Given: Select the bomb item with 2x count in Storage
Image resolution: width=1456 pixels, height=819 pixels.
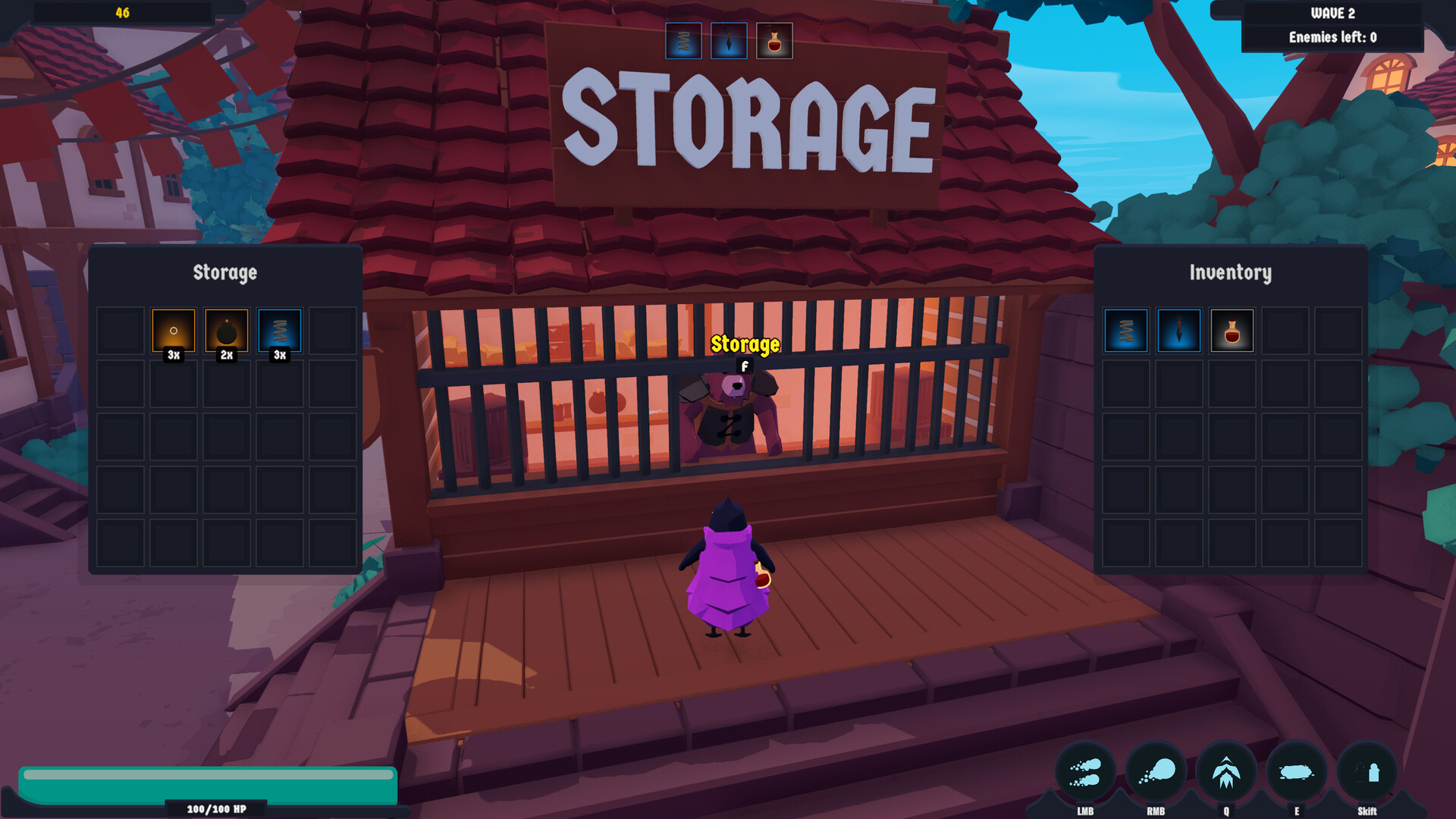Looking at the screenshot, I should coord(226,329).
